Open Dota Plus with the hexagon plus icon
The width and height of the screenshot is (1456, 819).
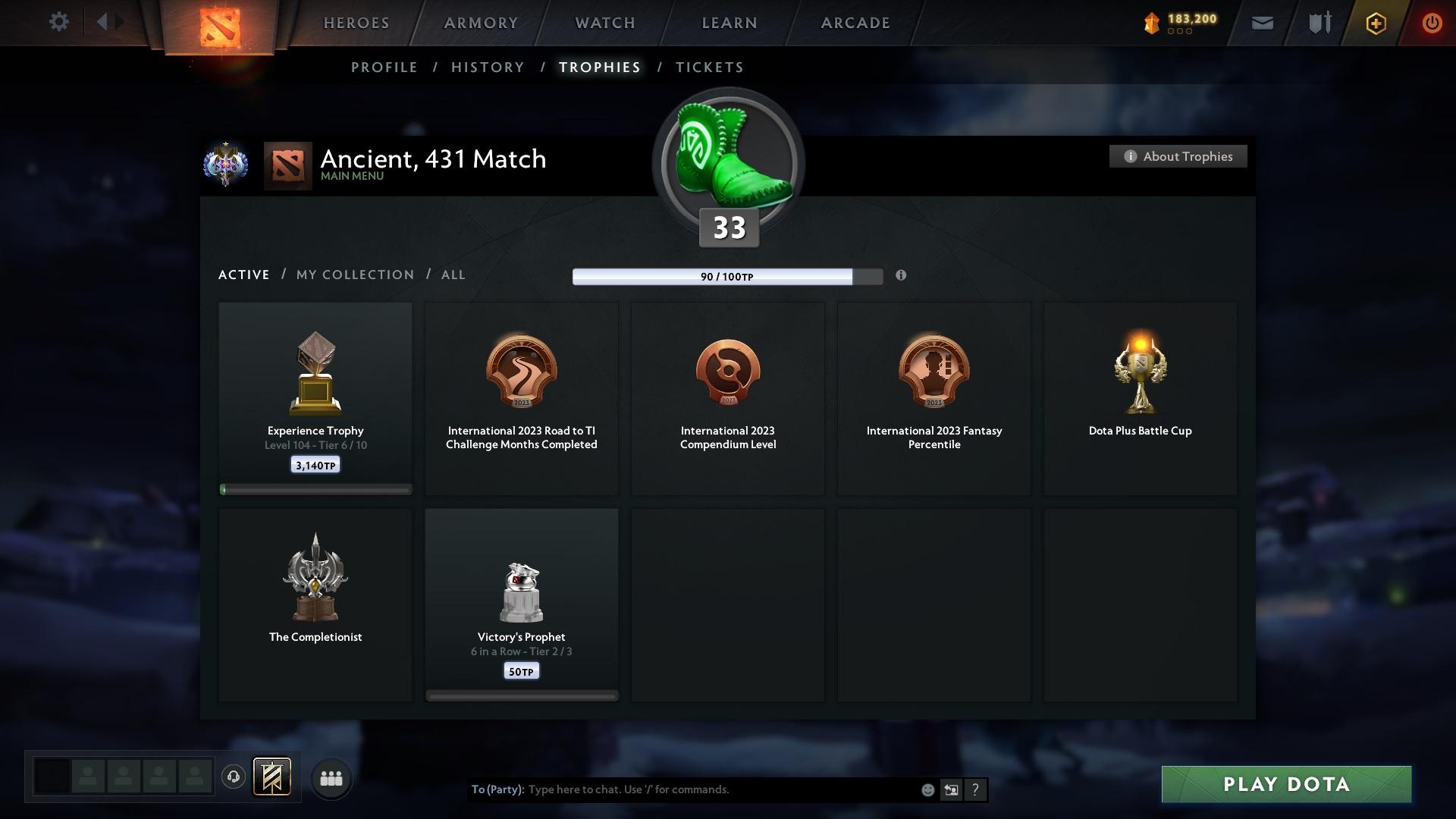point(1375,23)
